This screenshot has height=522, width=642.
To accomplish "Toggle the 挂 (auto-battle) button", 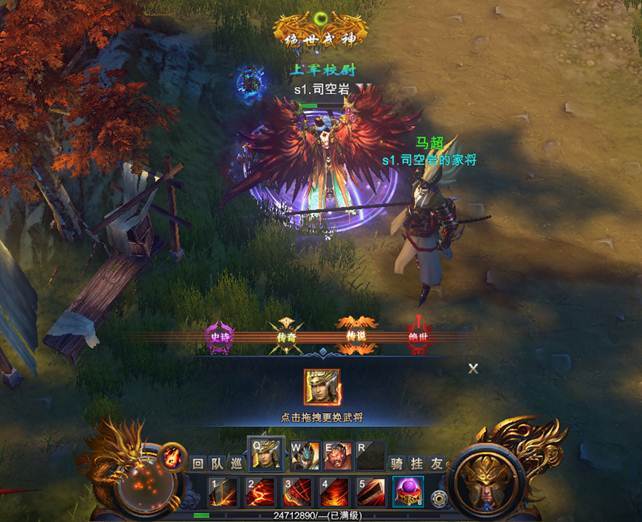I will pyautogui.click(x=417, y=464).
